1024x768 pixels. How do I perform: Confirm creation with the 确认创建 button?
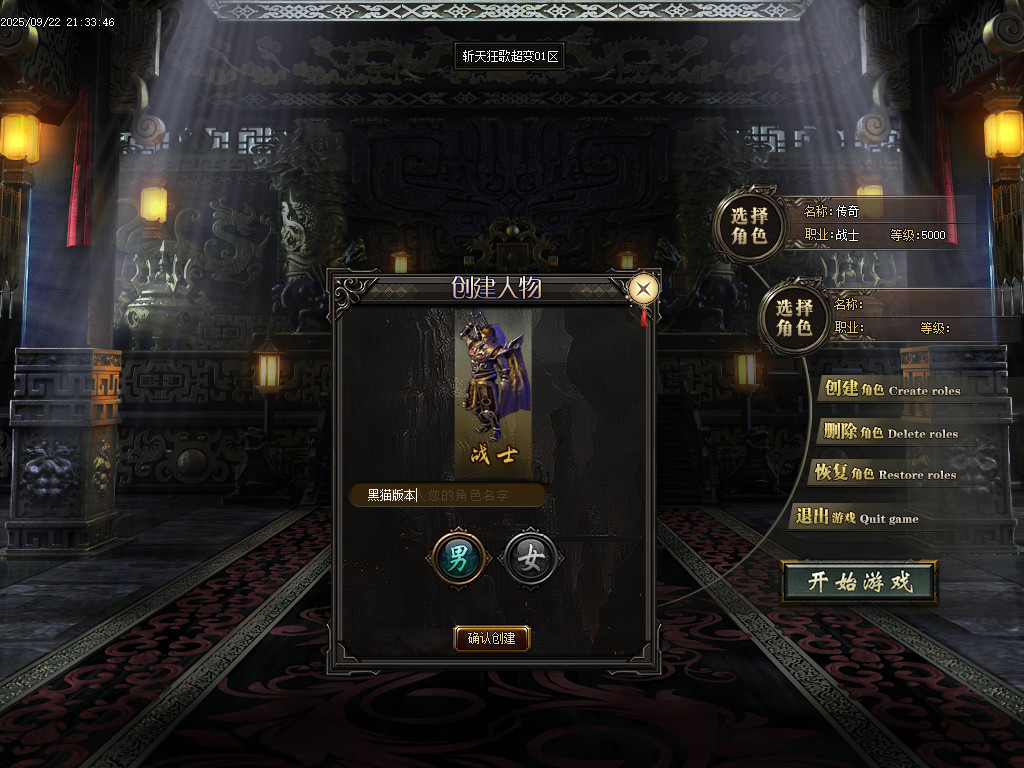(491, 638)
